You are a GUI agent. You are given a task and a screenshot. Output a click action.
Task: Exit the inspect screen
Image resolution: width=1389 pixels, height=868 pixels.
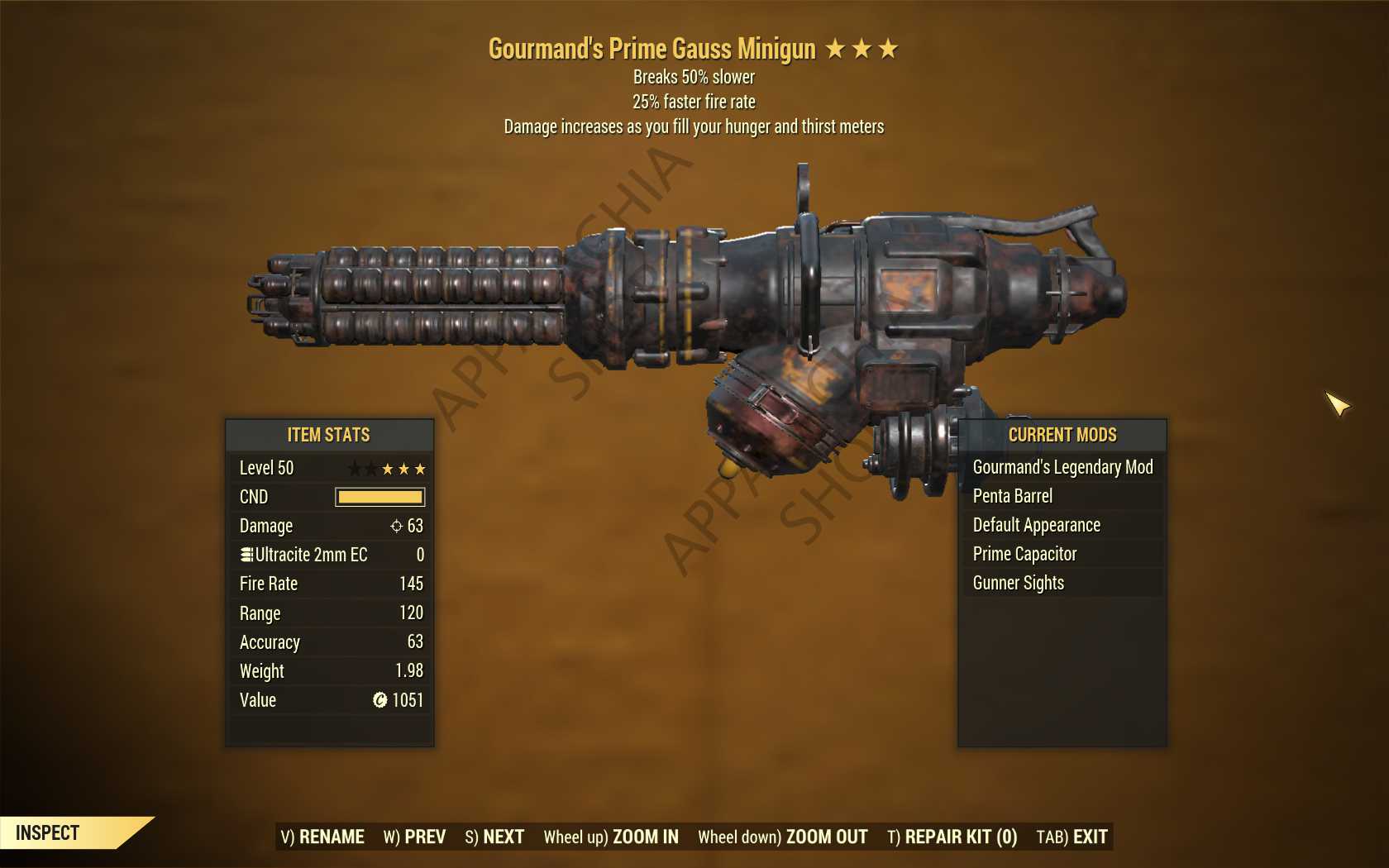pos(1072,837)
